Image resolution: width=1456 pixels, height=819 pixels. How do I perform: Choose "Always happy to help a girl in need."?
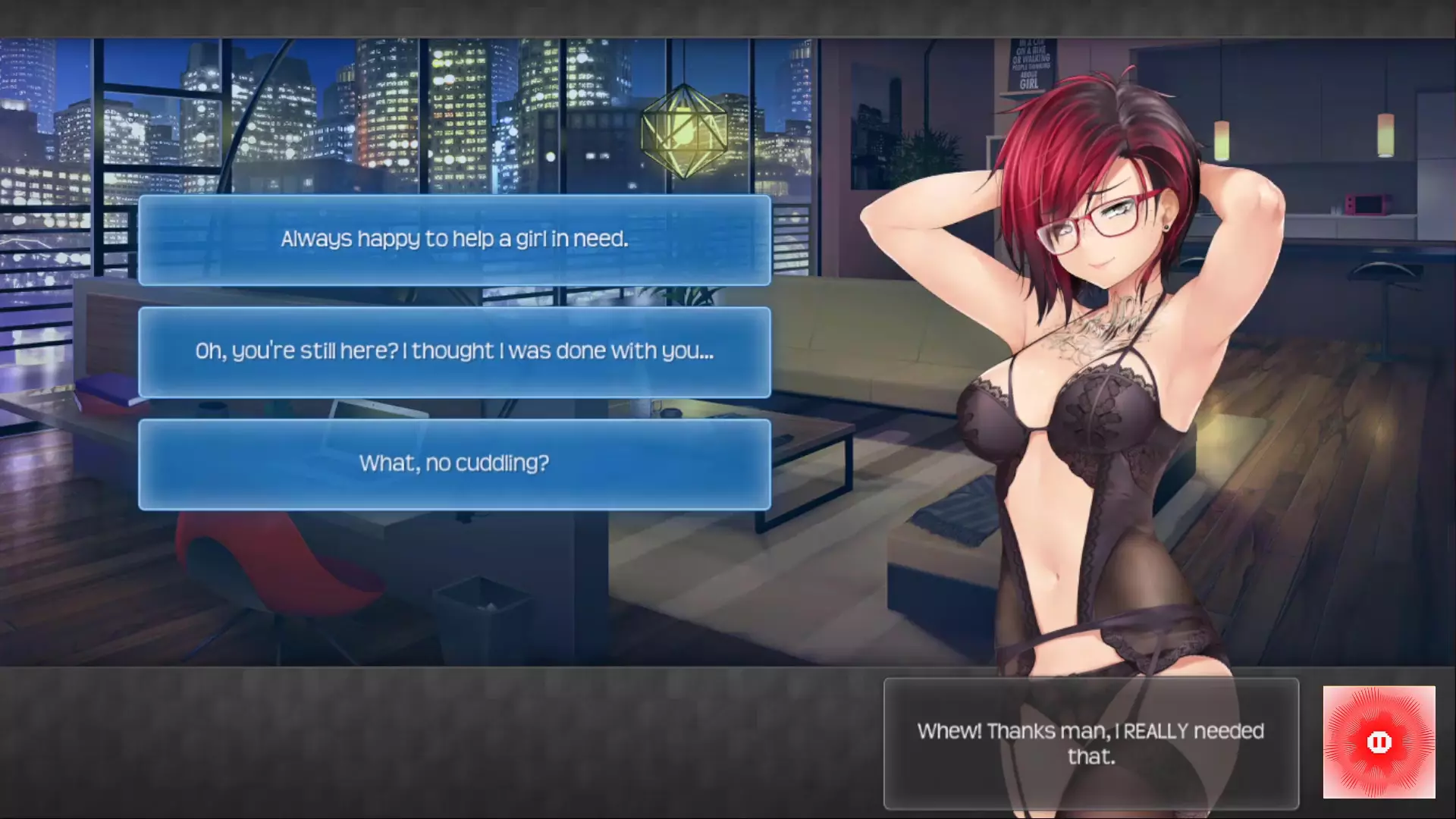[x=454, y=240]
